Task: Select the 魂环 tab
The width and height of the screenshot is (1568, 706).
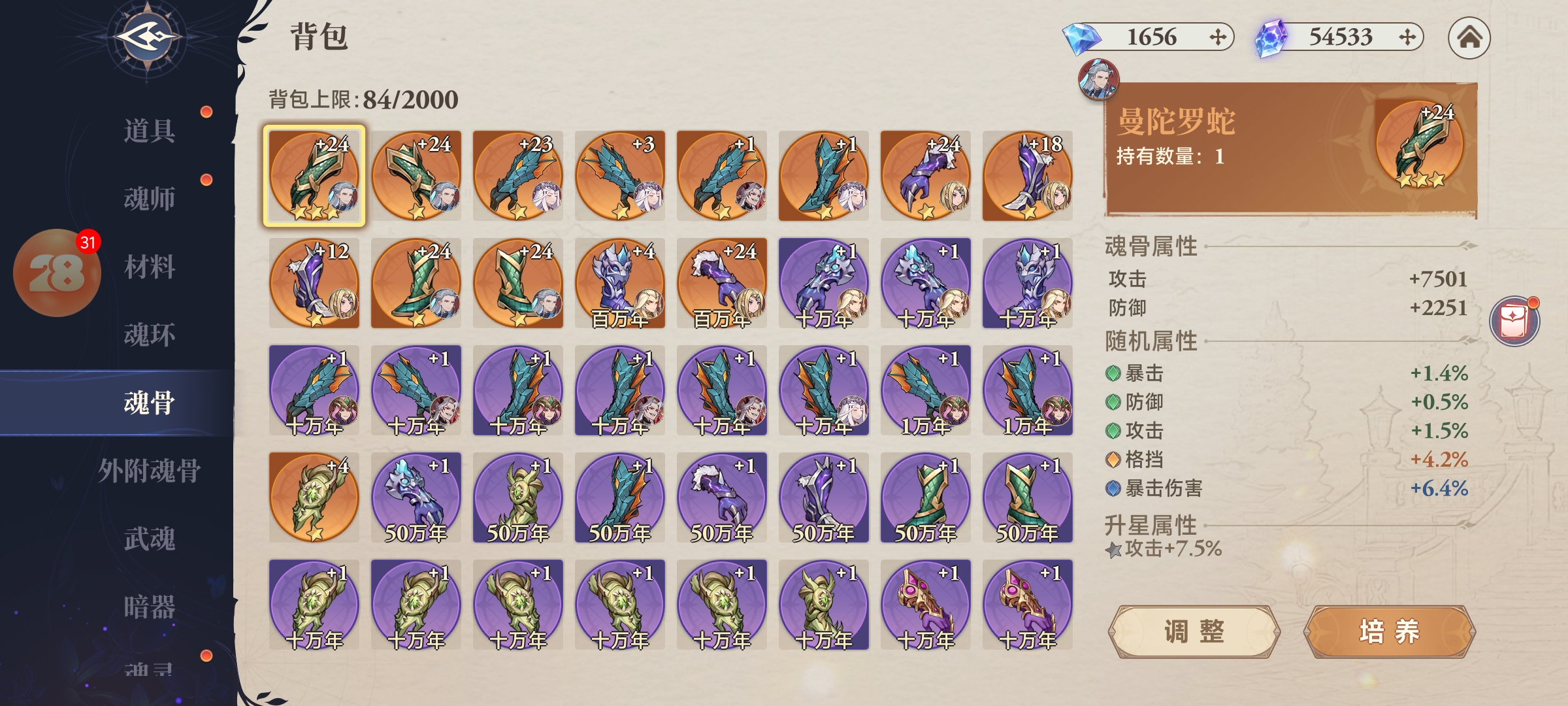Action: pyautogui.click(x=149, y=335)
